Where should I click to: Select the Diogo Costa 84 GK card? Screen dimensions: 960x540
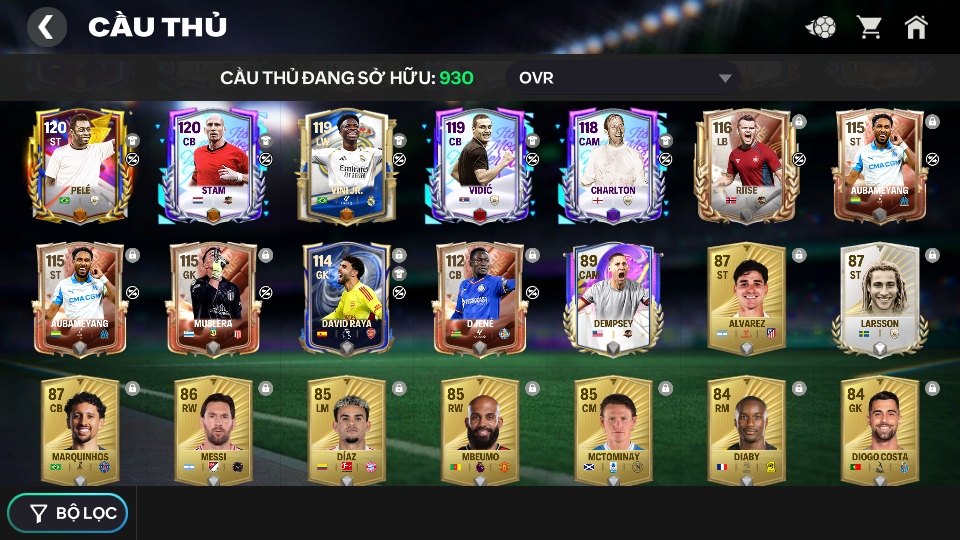click(878, 430)
